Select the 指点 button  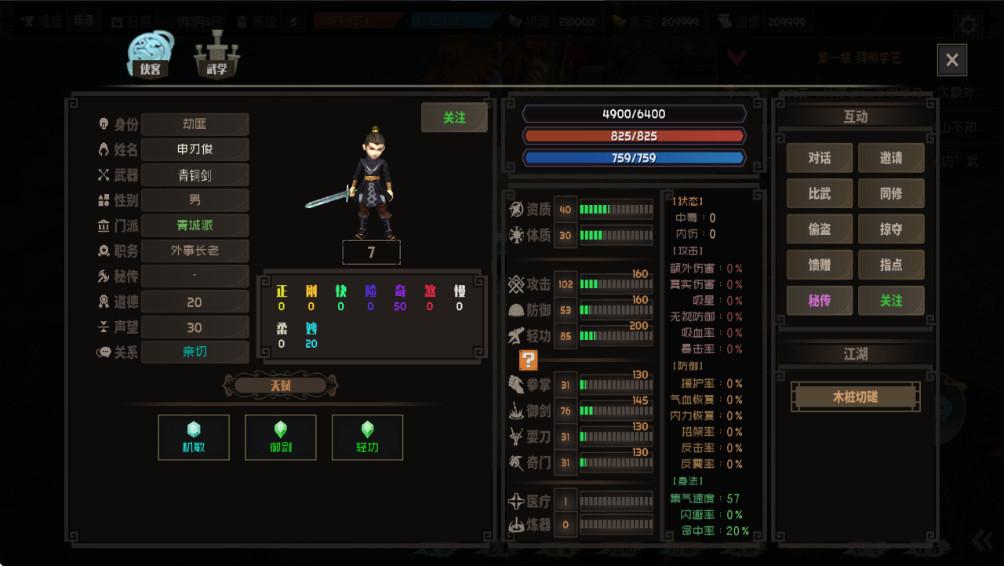[x=891, y=265]
